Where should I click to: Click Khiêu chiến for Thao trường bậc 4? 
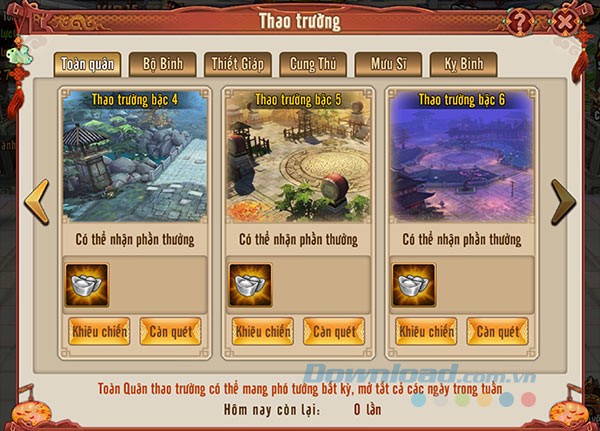click(x=99, y=331)
